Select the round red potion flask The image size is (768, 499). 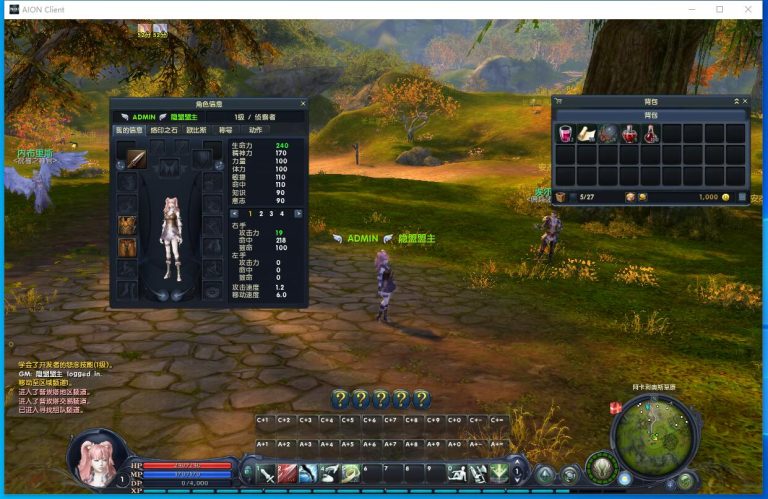tap(630, 133)
